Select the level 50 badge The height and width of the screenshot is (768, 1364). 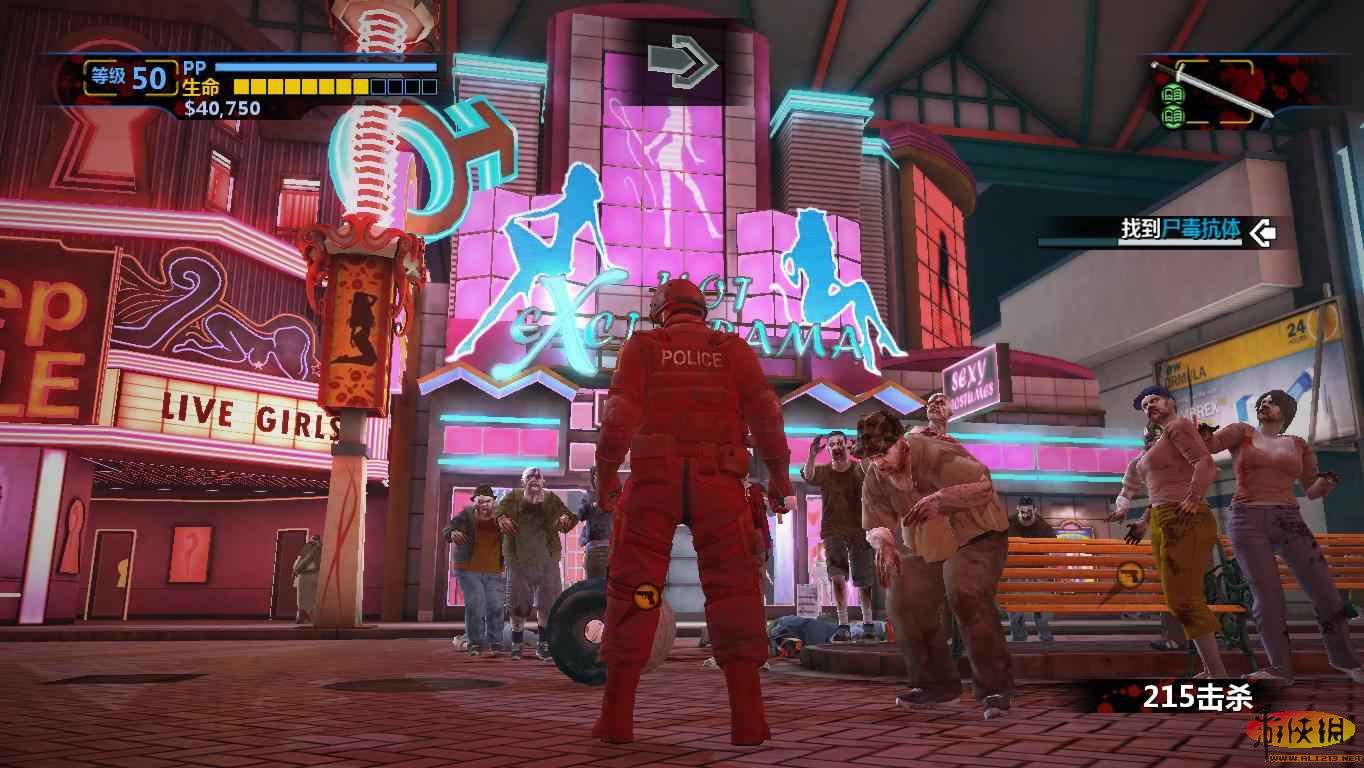click(131, 77)
